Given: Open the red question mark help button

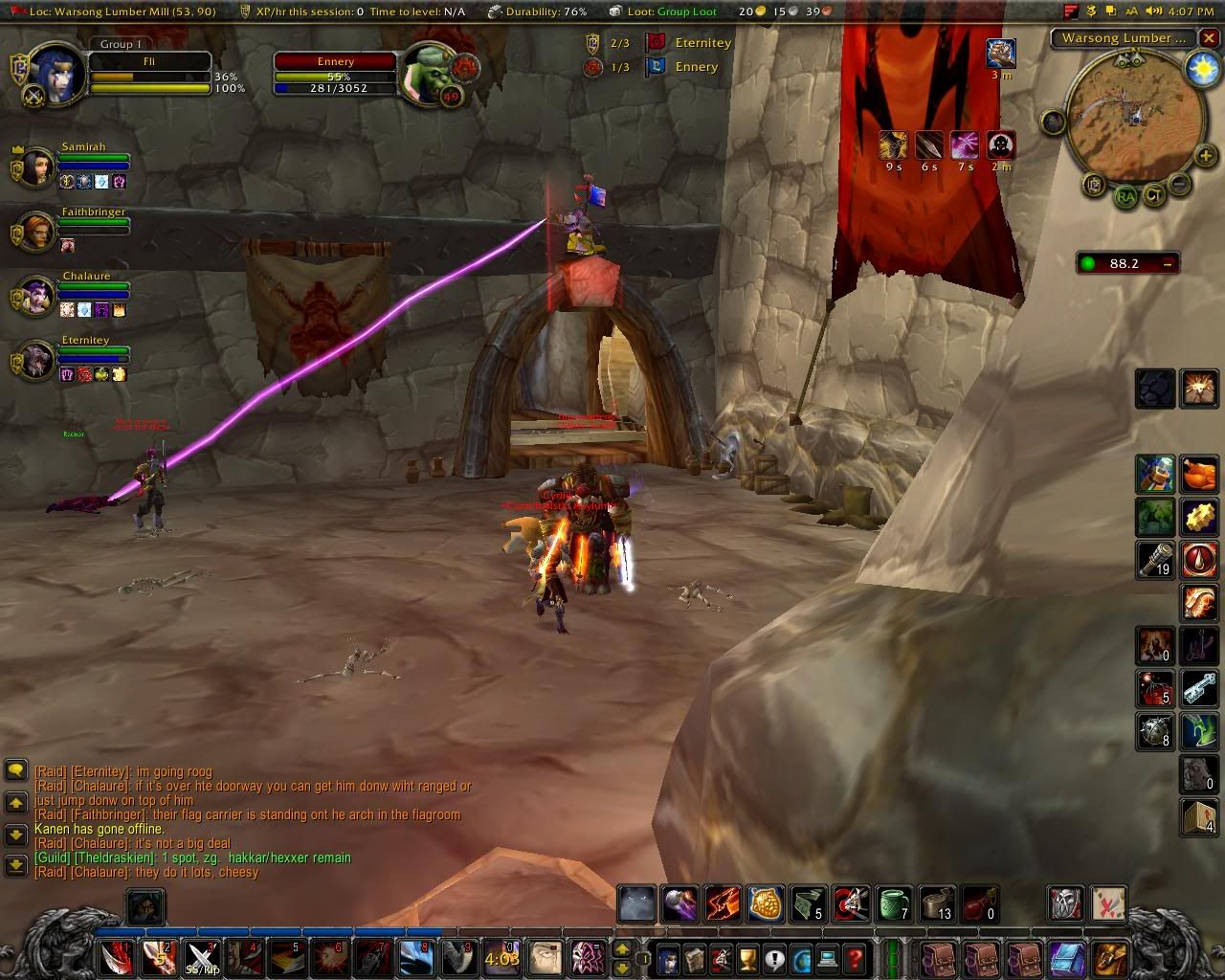Looking at the screenshot, I should click(856, 958).
